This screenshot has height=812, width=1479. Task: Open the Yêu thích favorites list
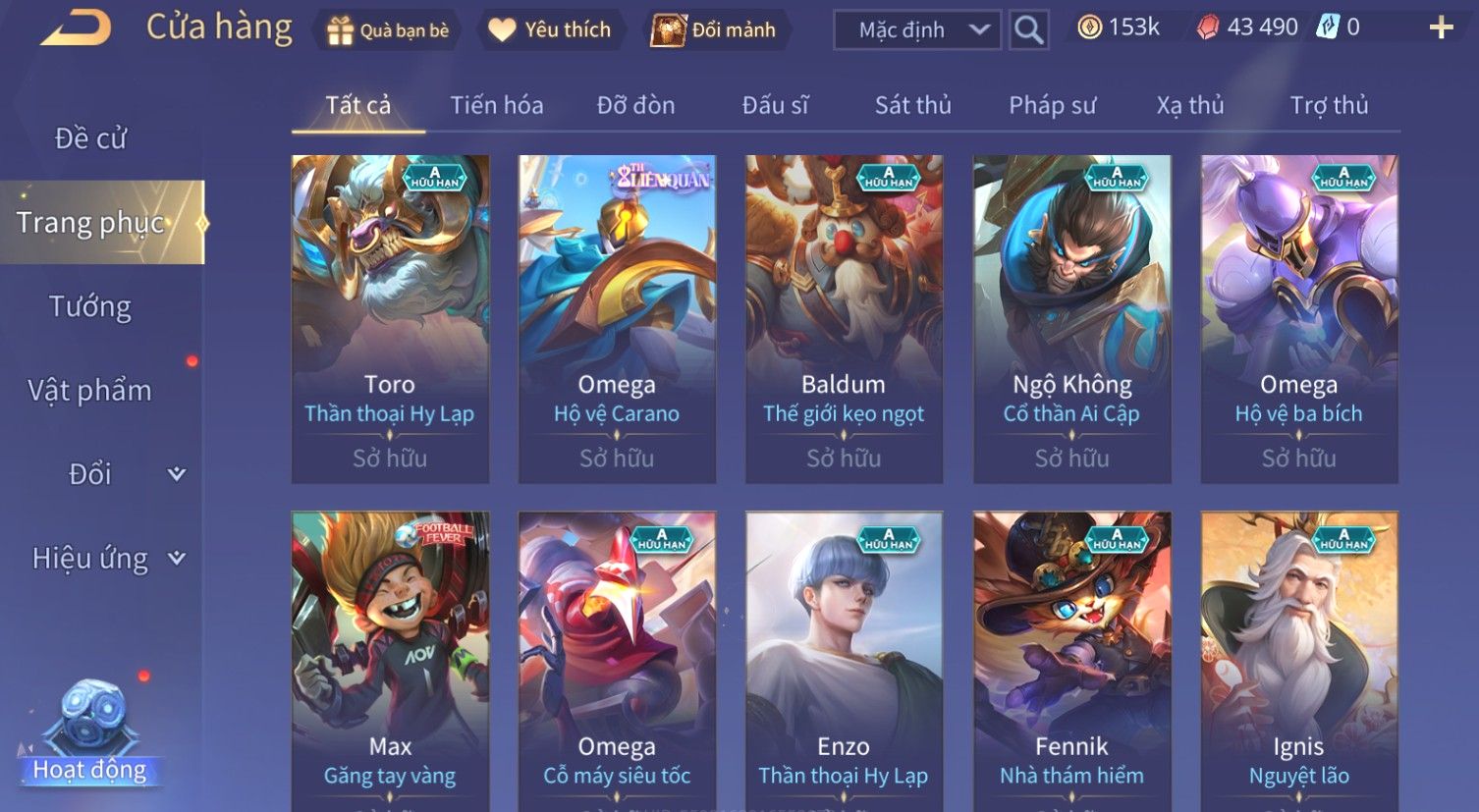[x=550, y=30]
